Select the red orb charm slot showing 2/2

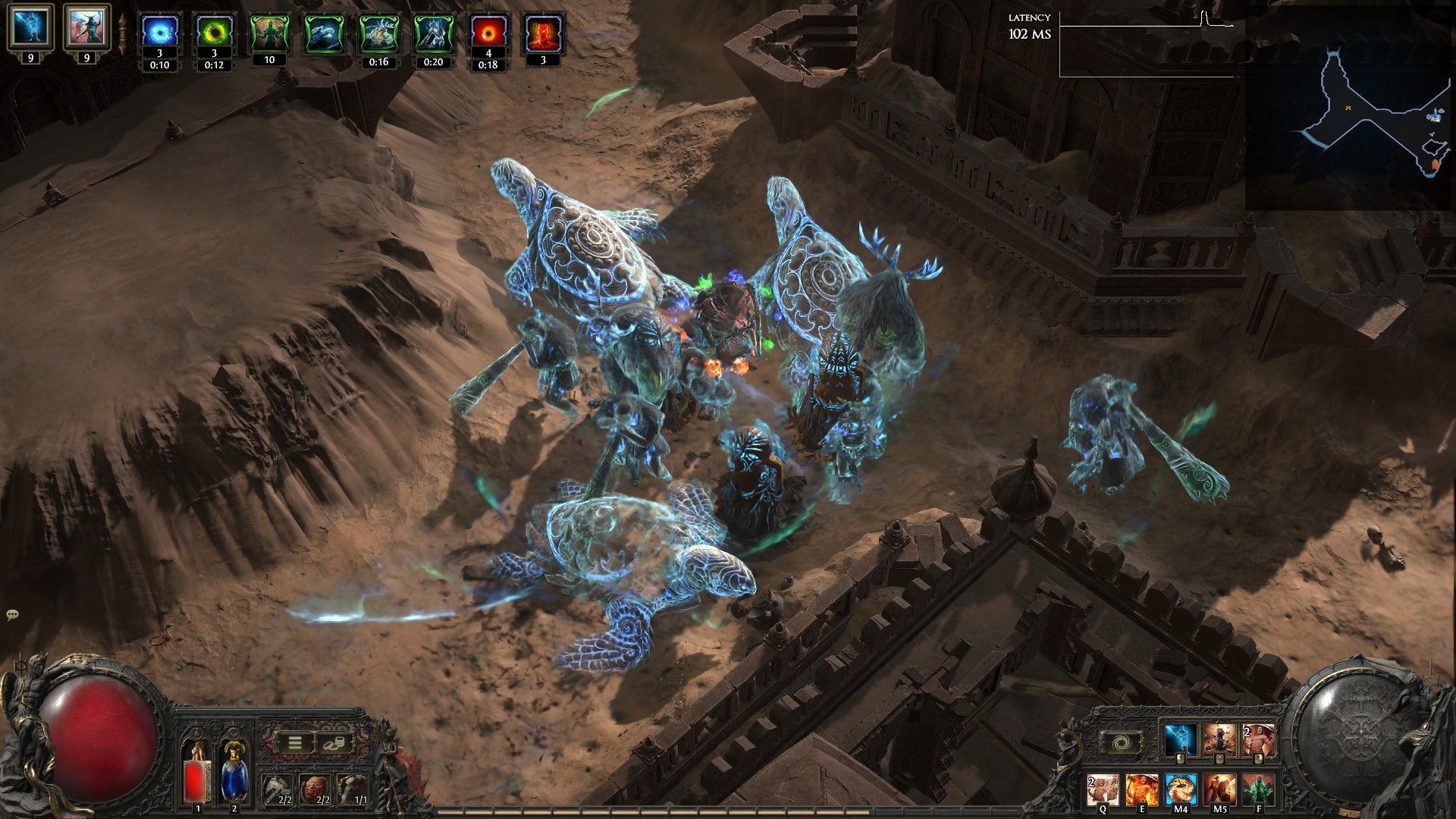(x=315, y=790)
